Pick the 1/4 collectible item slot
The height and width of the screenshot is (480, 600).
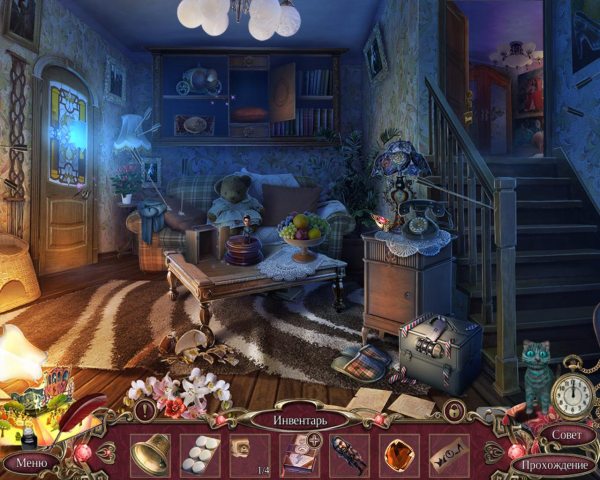point(250,454)
